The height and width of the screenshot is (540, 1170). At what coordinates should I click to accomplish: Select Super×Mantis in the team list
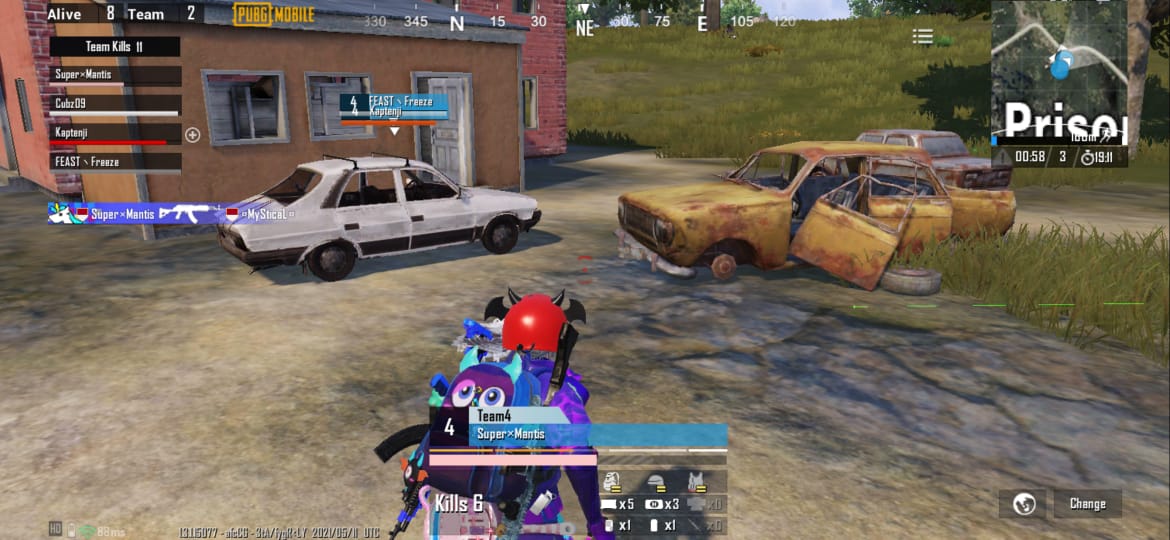tap(115, 75)
